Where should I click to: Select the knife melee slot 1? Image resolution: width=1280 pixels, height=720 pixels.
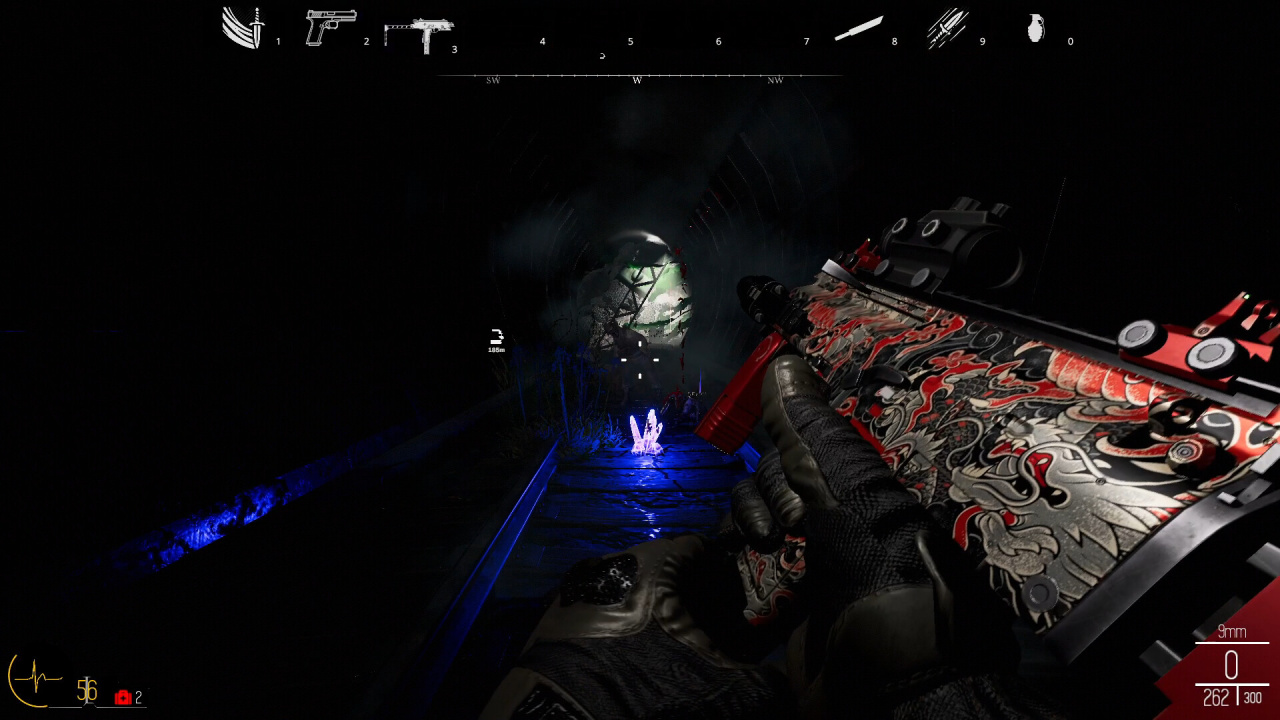[x=243, y=28]
